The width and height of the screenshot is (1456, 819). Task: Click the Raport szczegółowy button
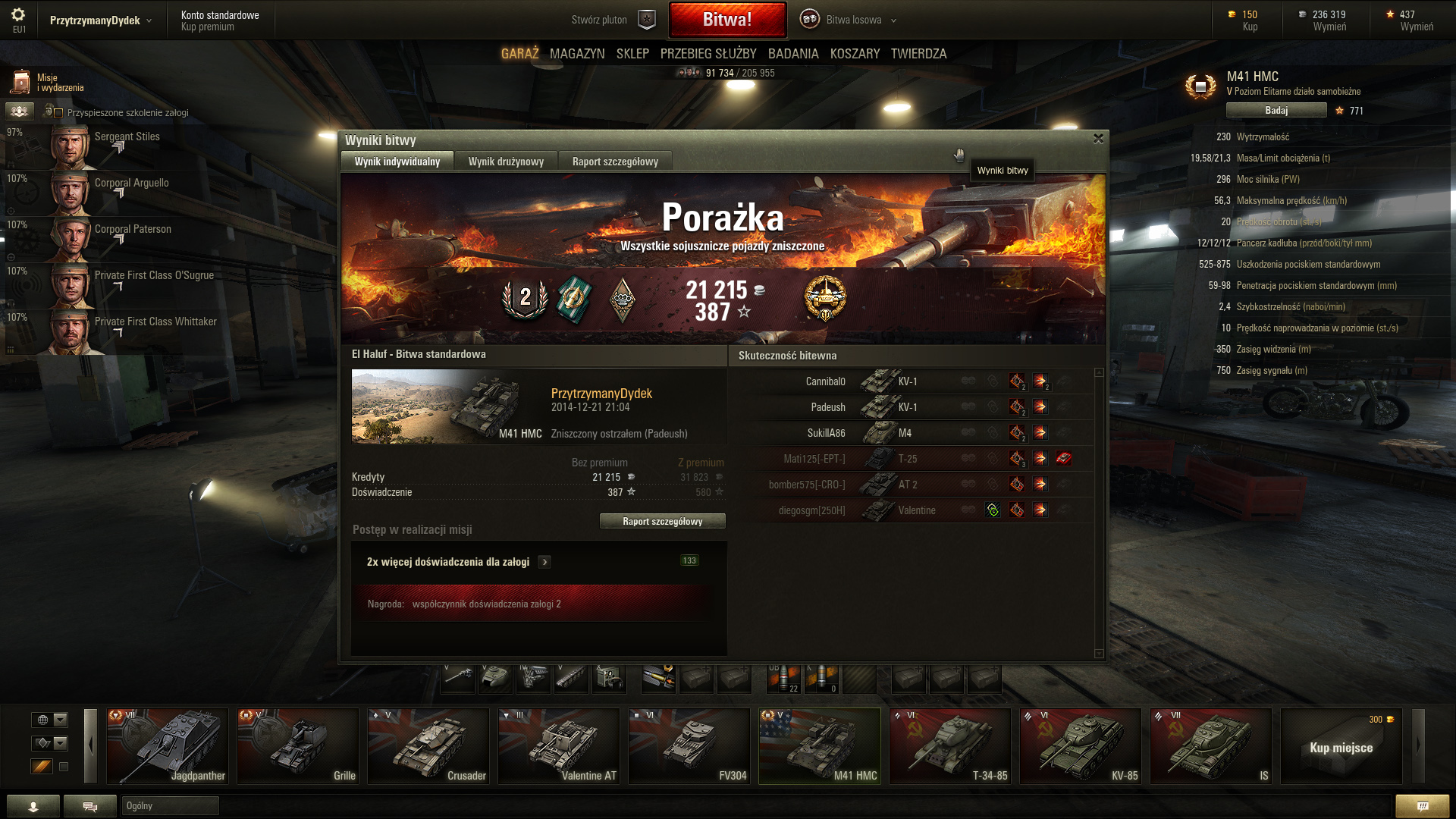click(662, 521)
